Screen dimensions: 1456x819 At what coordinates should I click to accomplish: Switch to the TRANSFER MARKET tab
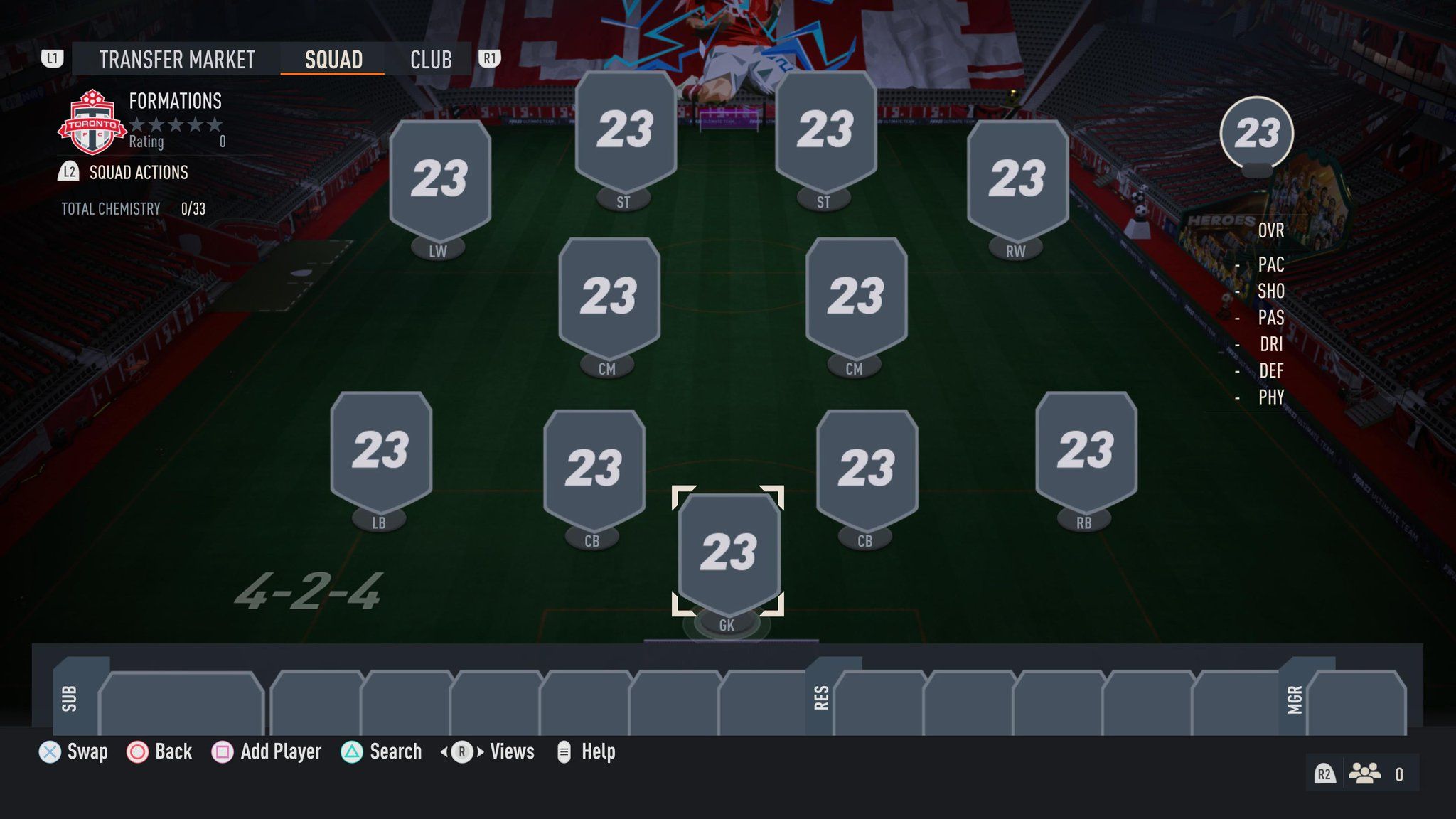click(176, 59)
